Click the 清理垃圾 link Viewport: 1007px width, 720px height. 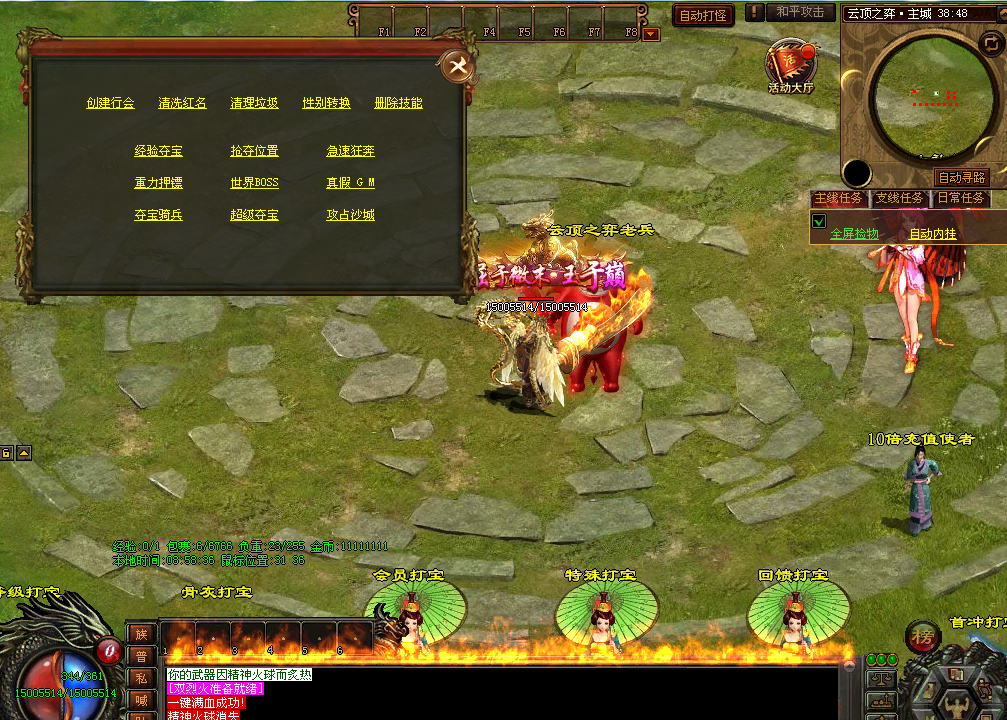pos(254,103)
